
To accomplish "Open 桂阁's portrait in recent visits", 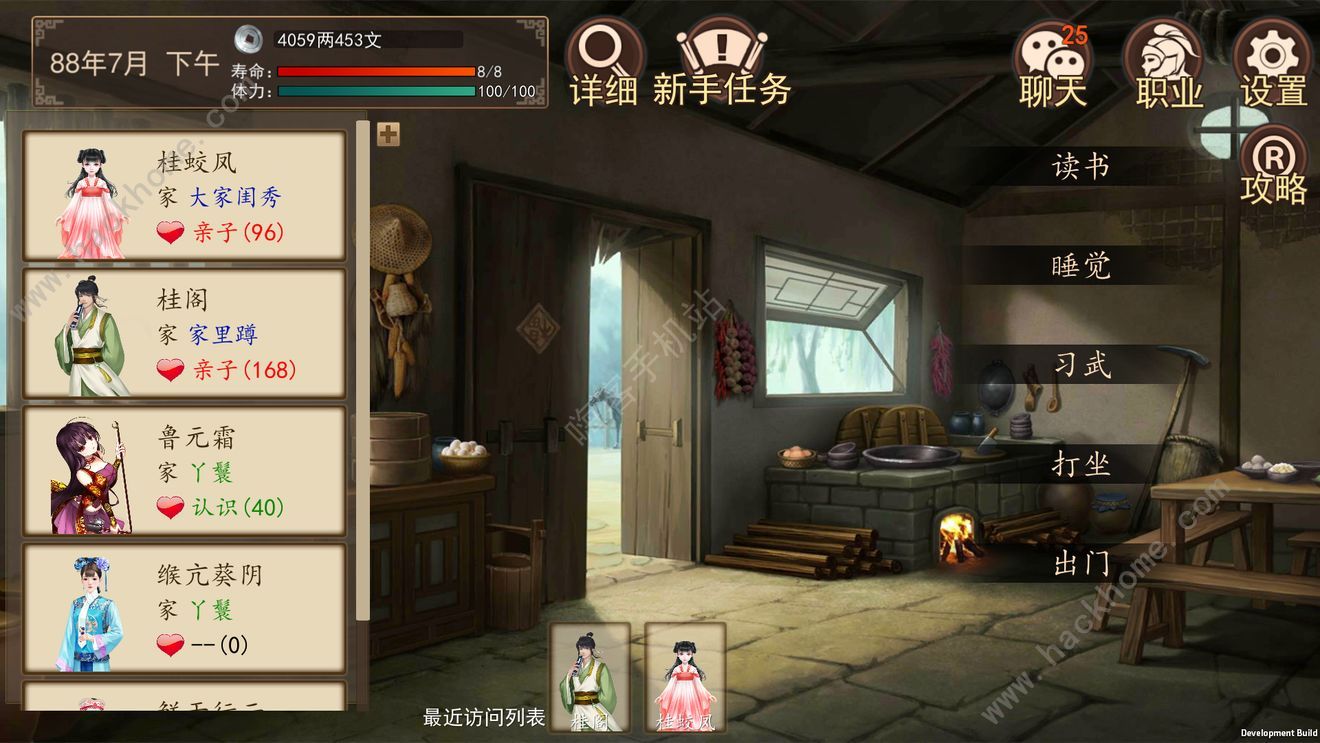I will coord(590,677).
